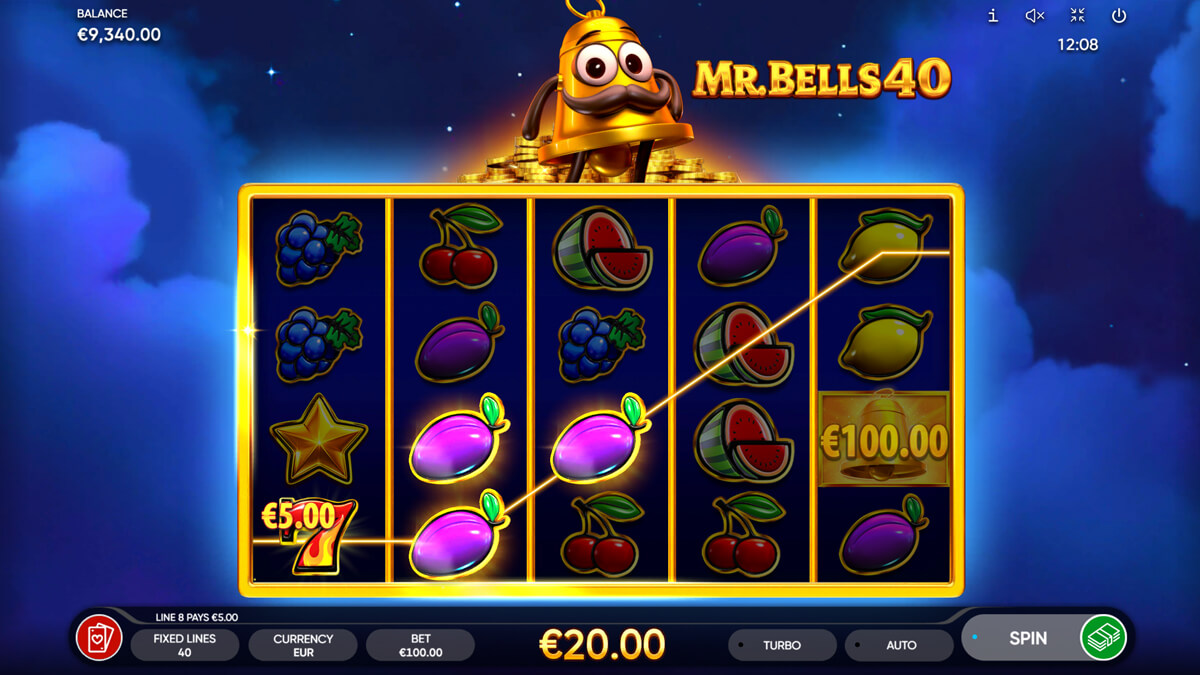Open the red cards gamble icon
The width and height of the screenshot is (1200, 675).
click(100, 638)
